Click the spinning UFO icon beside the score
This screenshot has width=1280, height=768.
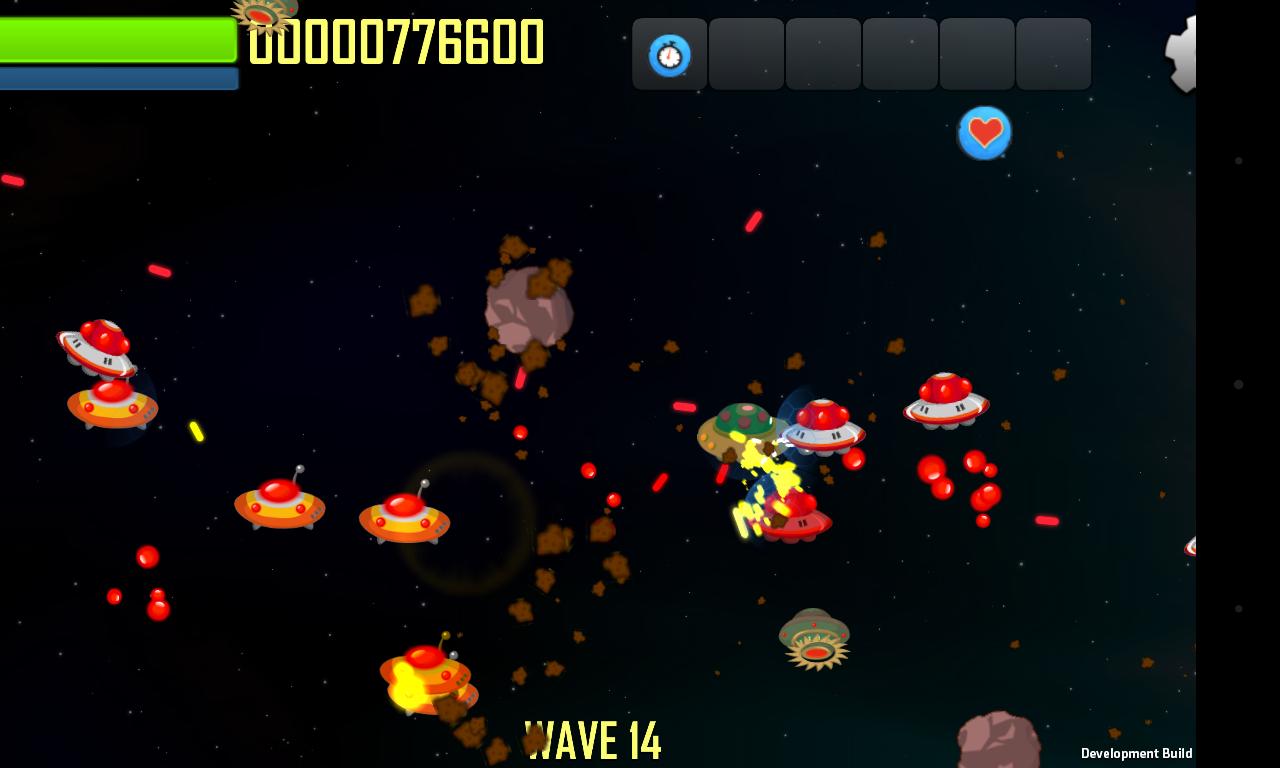click(260, 14)
